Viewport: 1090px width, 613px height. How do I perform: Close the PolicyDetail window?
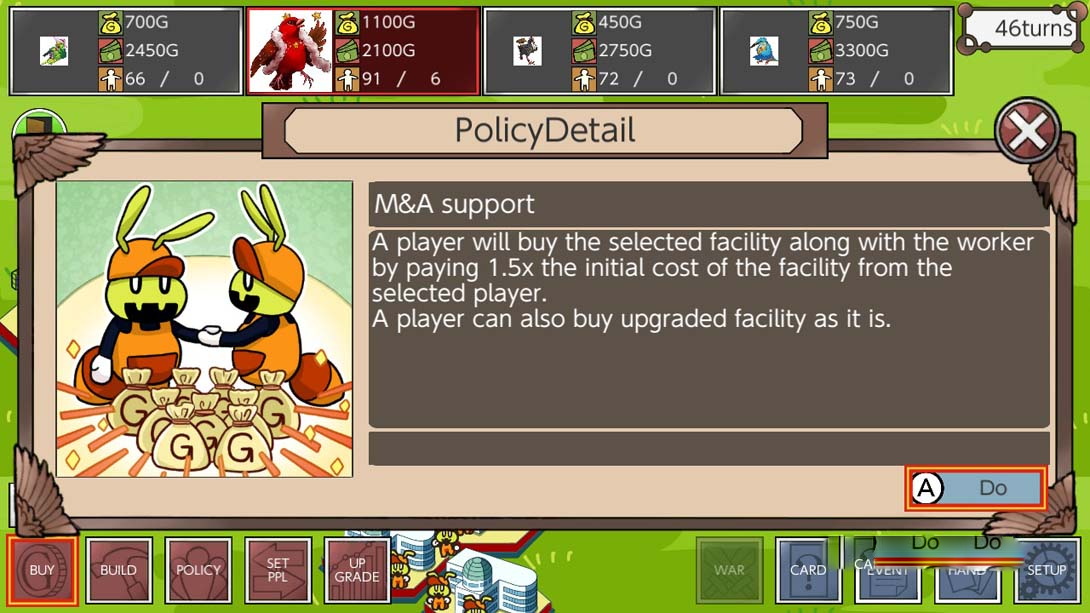pyautogui.click(x=1027, y=130)
